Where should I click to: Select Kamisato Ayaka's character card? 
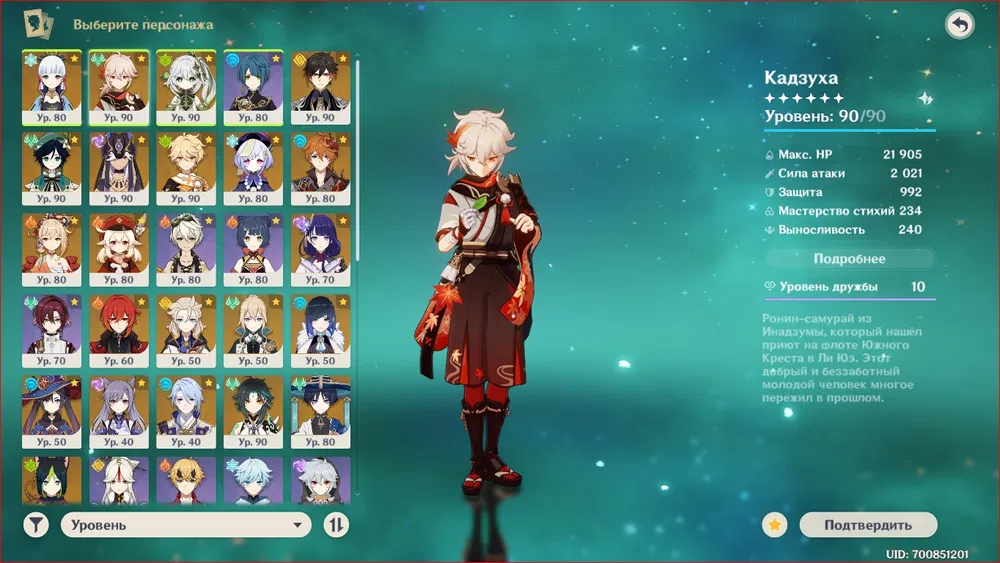52,87
